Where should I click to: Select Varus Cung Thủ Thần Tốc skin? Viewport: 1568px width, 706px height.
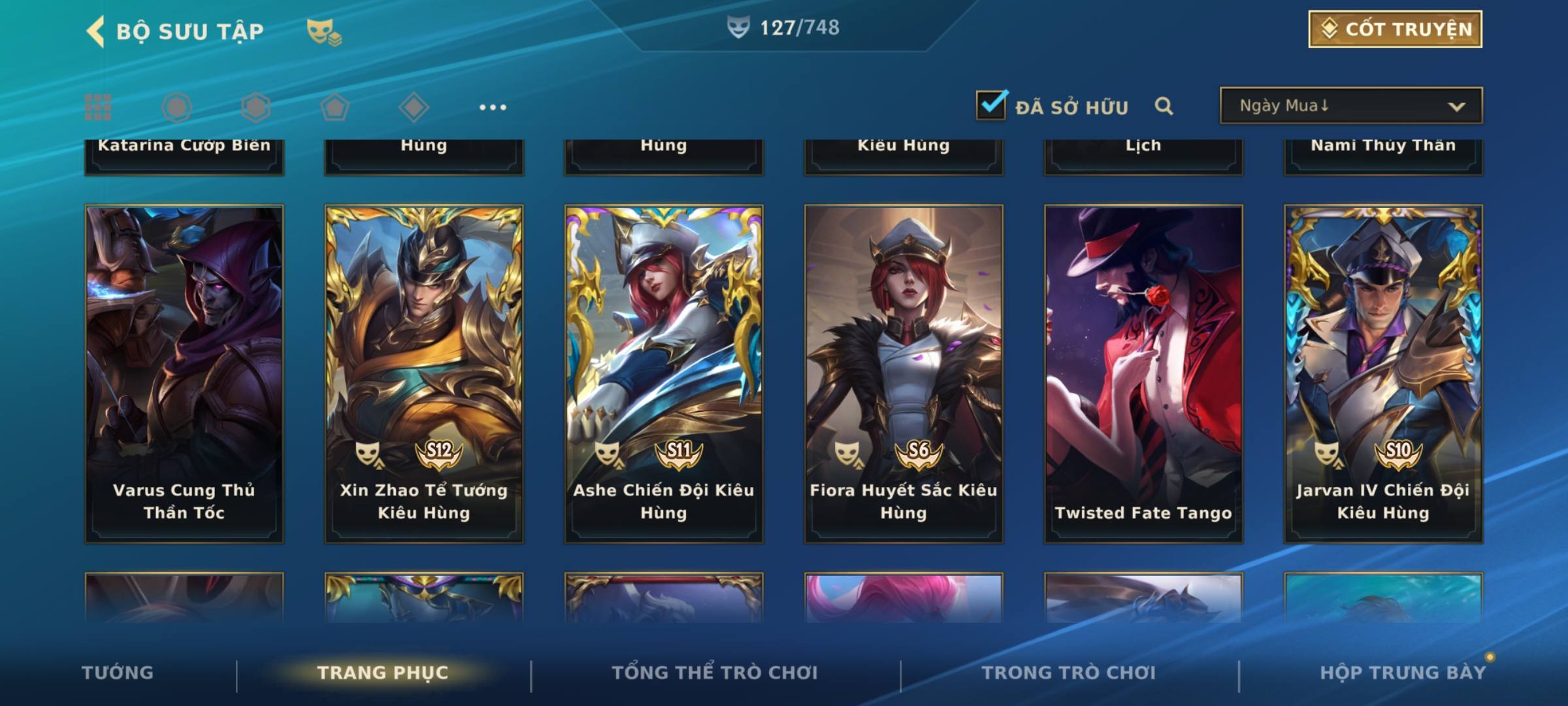point(184,373)
